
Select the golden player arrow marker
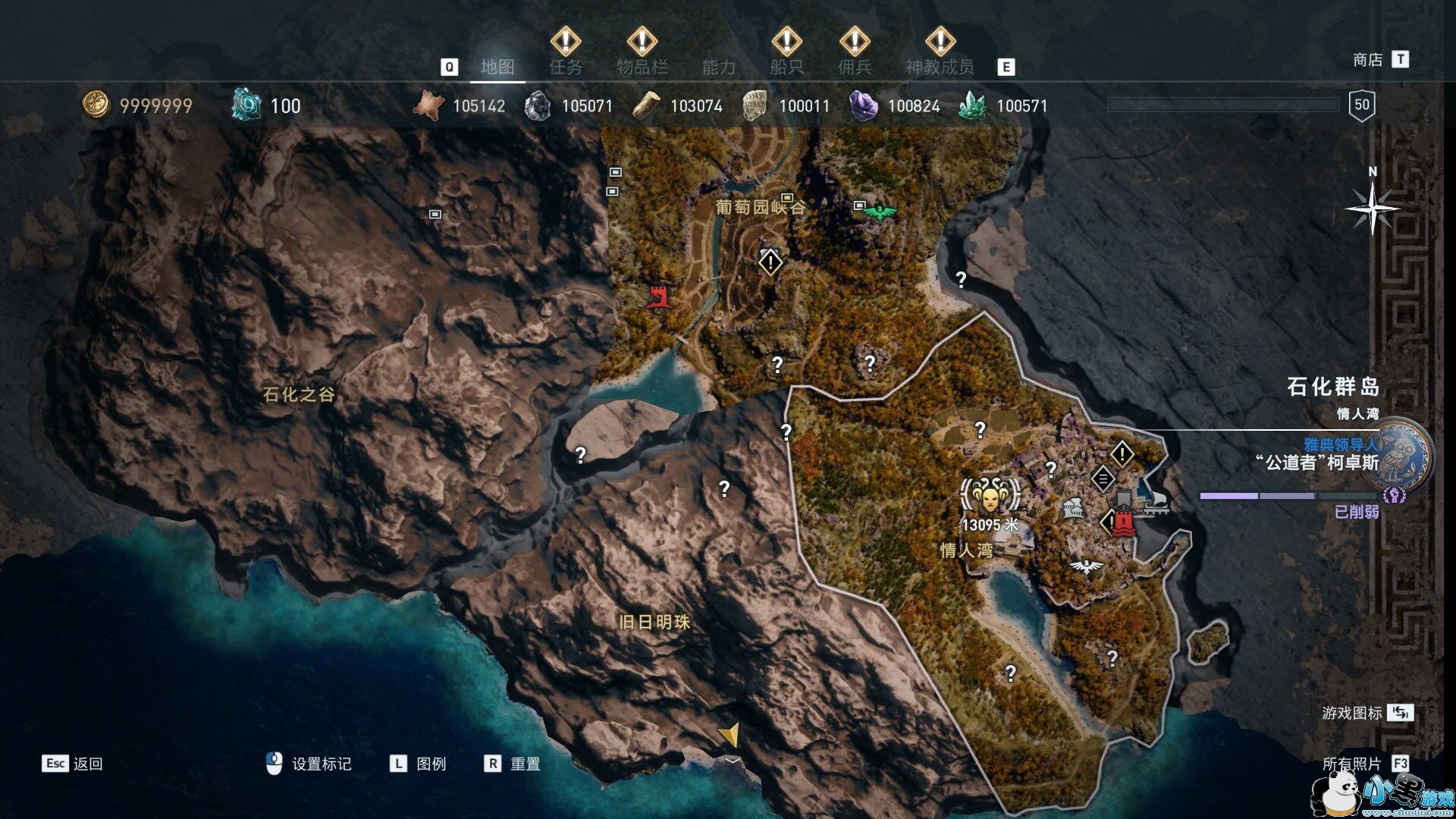click(x=730, y=734)
